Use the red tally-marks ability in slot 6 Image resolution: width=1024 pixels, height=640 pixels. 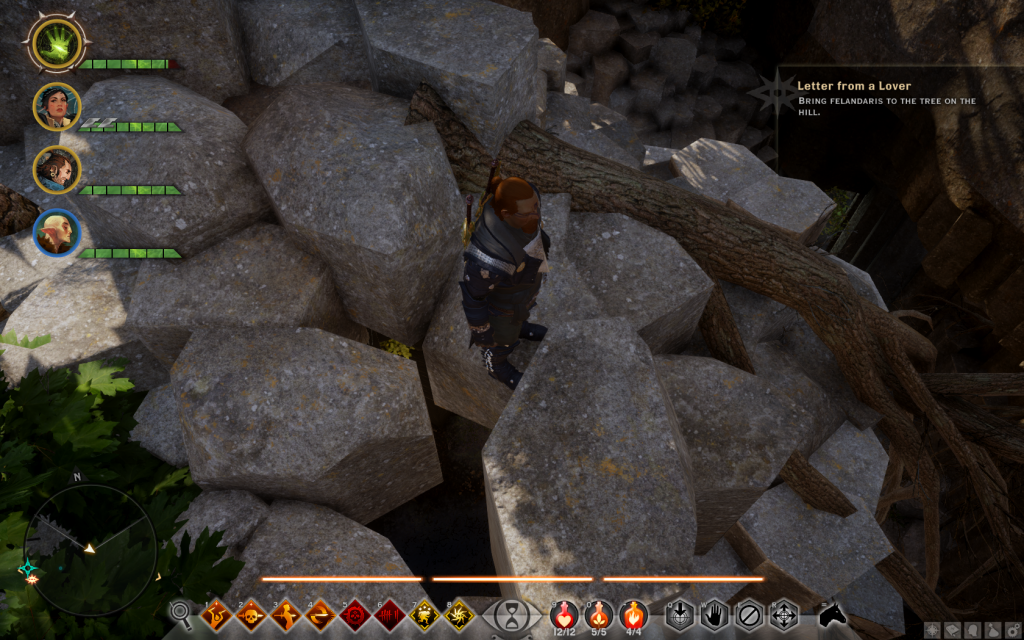pos(391,614)
